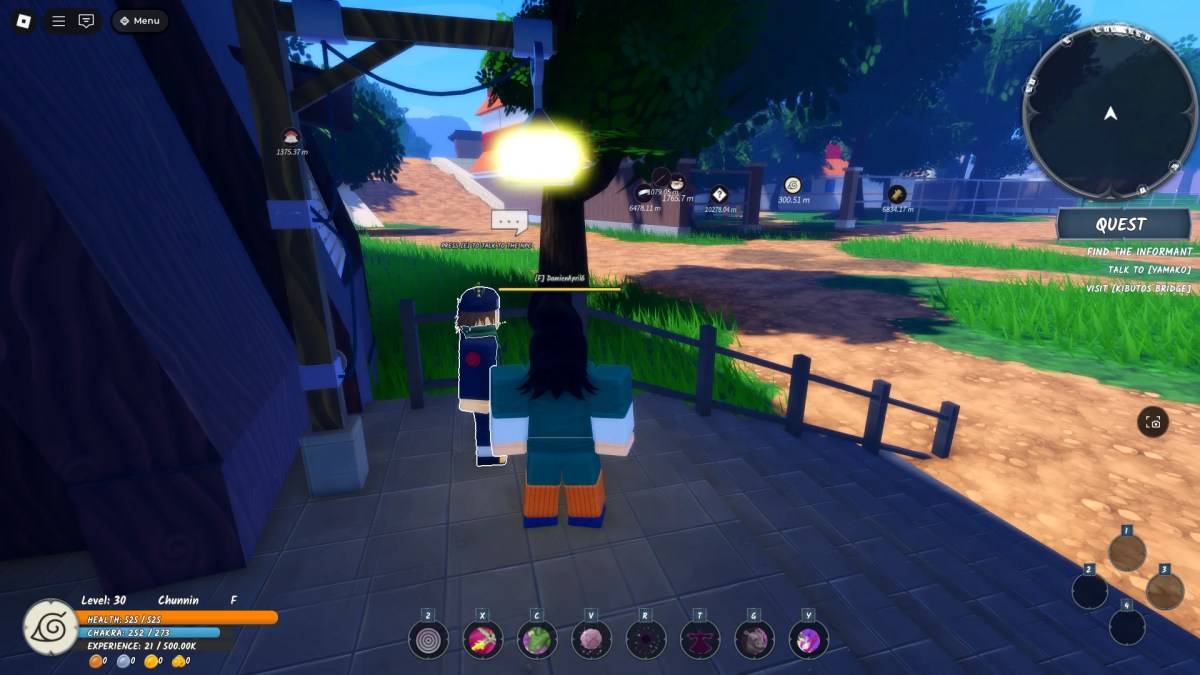
Task: Open the Roblox main menu
Action: click(x=22, y=21)
